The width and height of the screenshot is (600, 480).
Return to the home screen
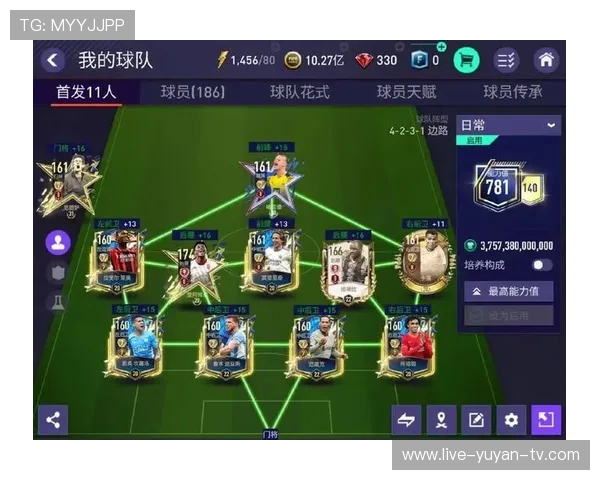[546, 60]
